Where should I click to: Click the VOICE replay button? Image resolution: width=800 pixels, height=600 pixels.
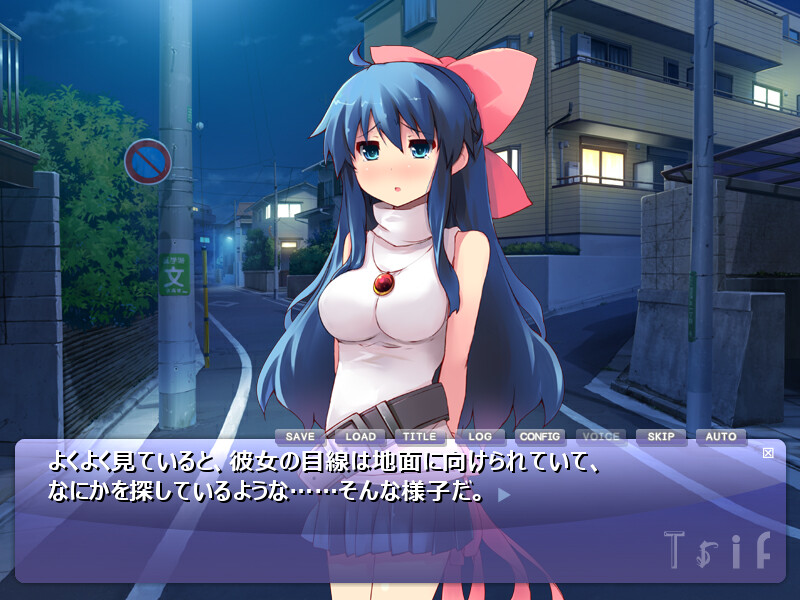click(600, 437)
